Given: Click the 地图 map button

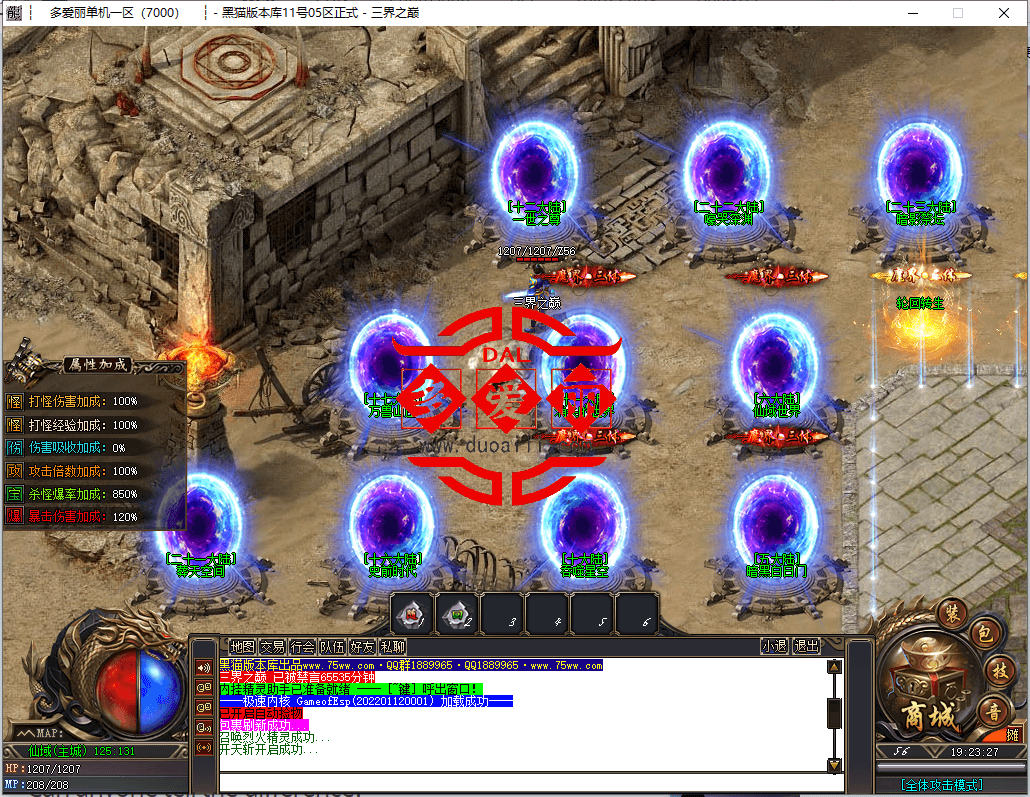Looking at the screenshot, I should coord(242,647).
